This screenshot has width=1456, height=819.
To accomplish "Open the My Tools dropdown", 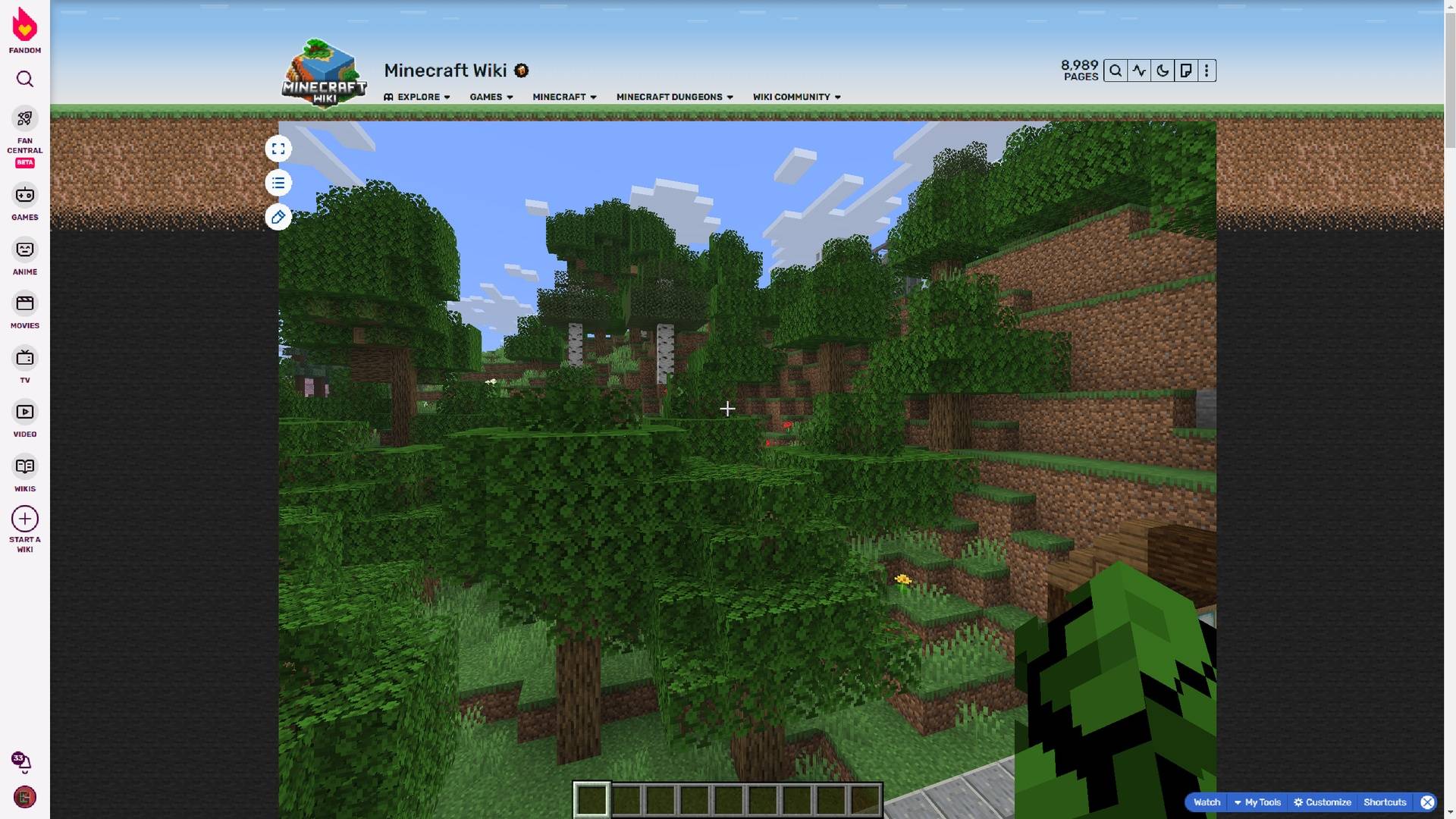I will [x=1261, y=802].
